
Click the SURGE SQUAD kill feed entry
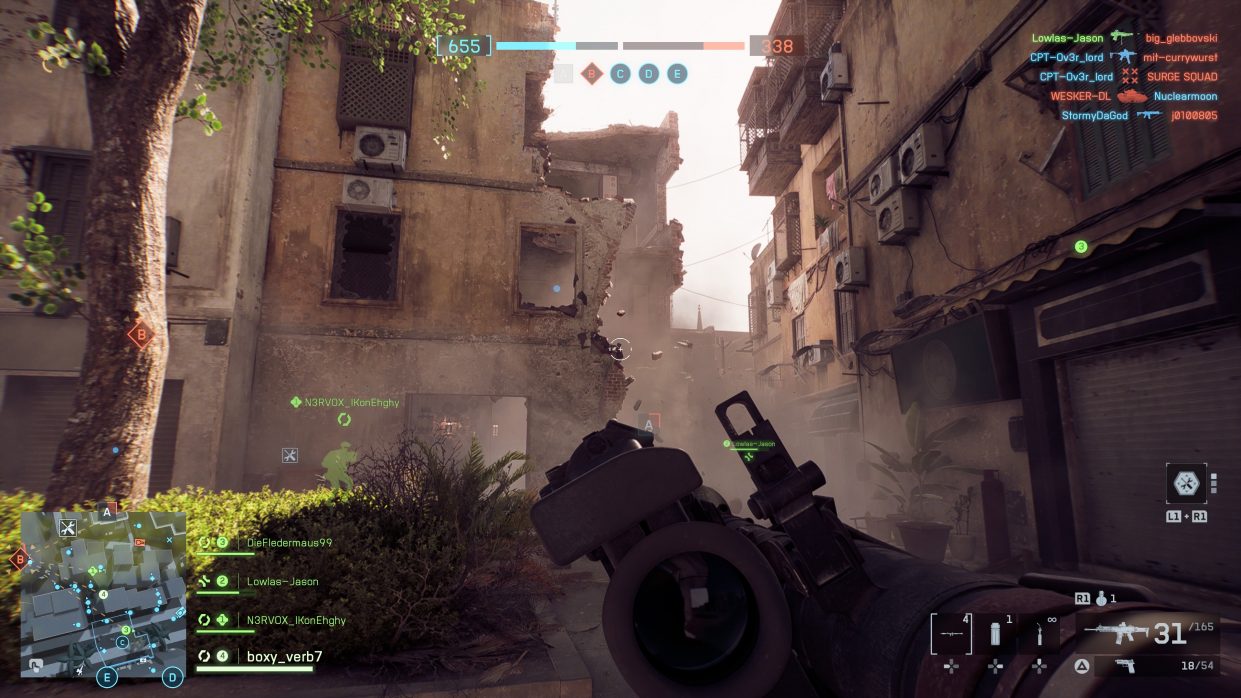point(1182,77)
